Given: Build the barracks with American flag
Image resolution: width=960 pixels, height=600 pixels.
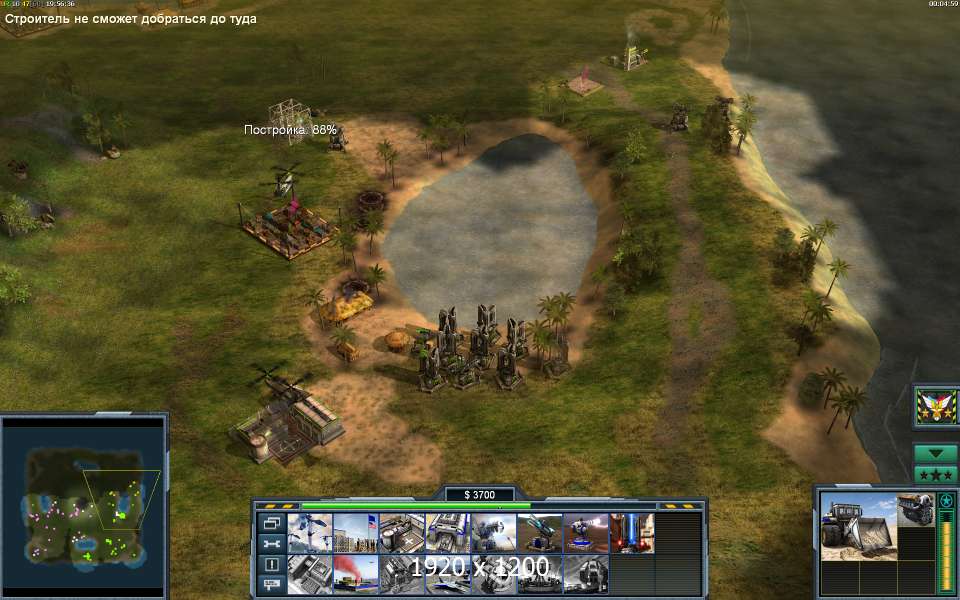Looking at the screenshot, I should 356,533.
